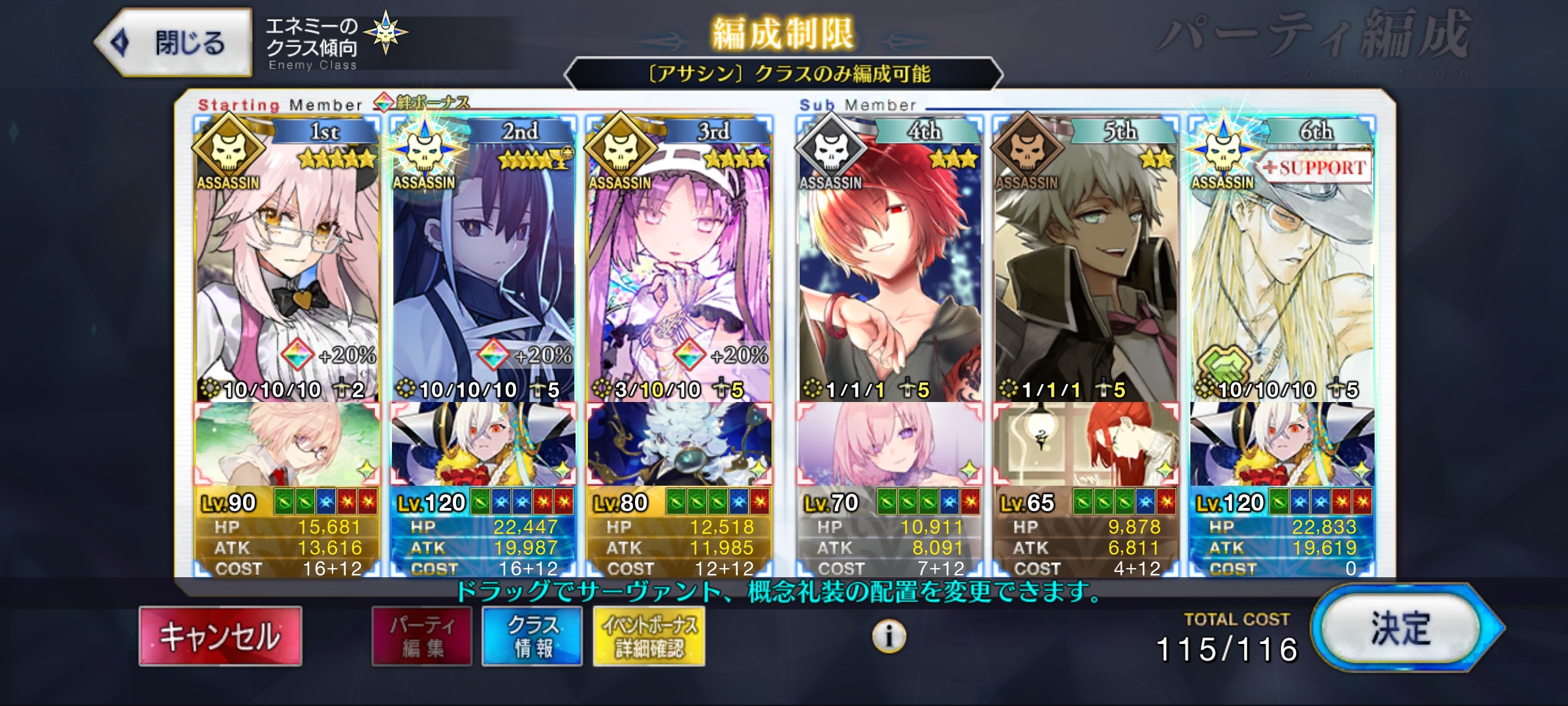Screen dimensions: 1568x706
Task: View the エネミーのクラス傾向 enemy class icon
Action: [x=385, y=33]
